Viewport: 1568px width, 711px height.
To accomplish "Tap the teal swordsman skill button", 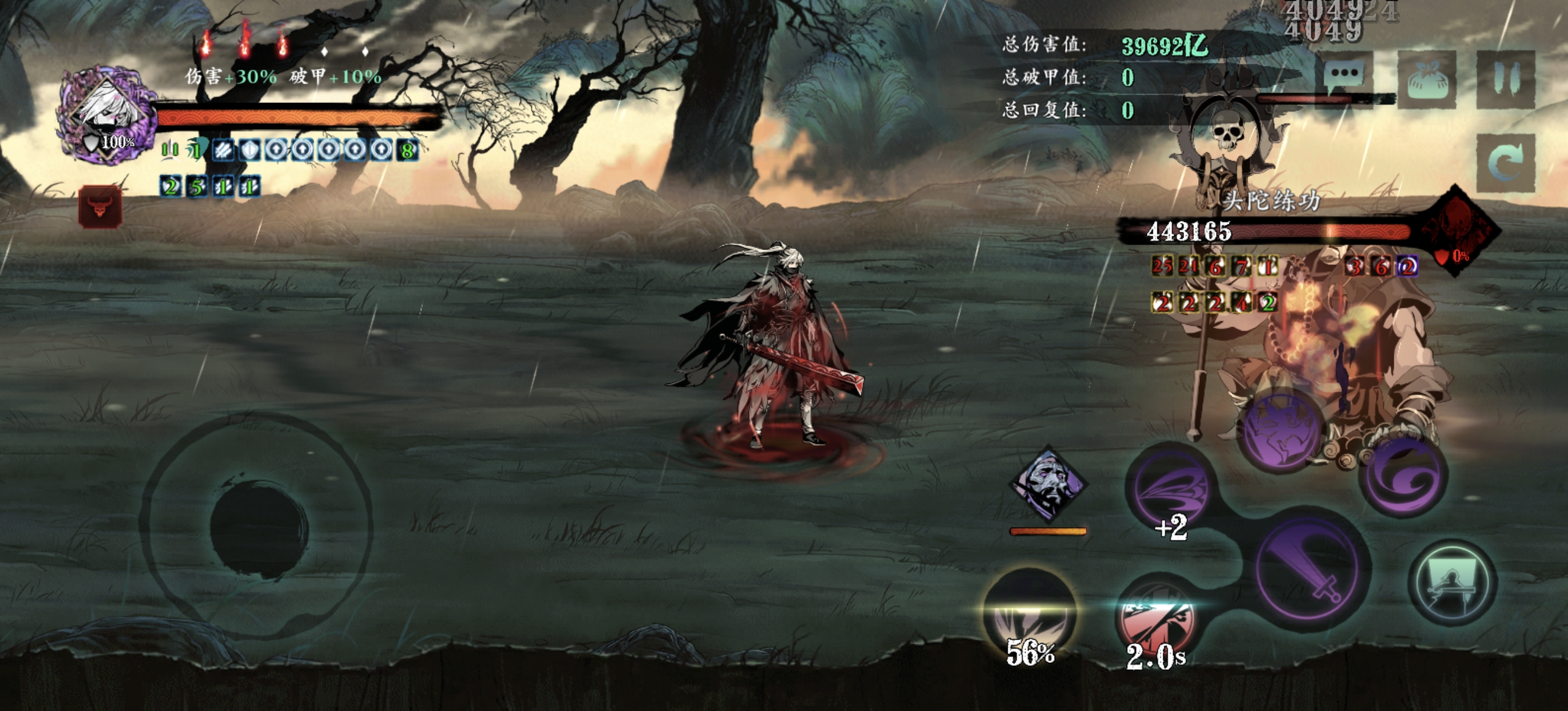I will pos(1452,583).
